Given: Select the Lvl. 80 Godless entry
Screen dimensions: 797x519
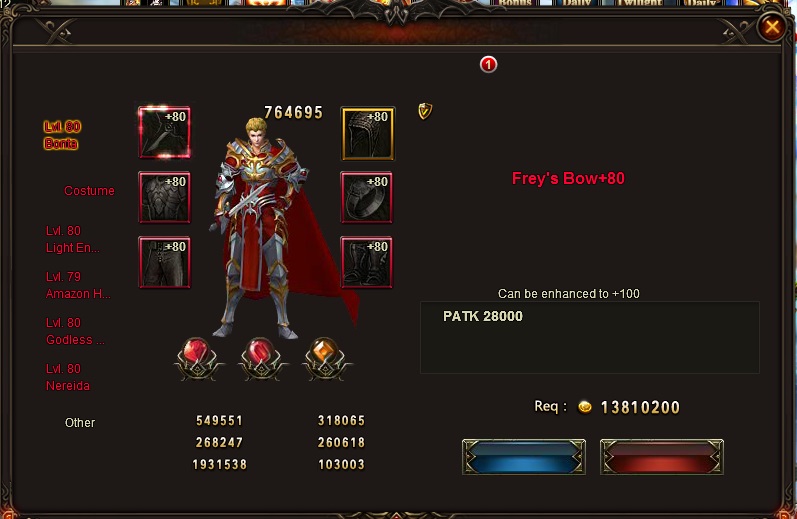Looking at the screenshot, I should coord(75,331).
